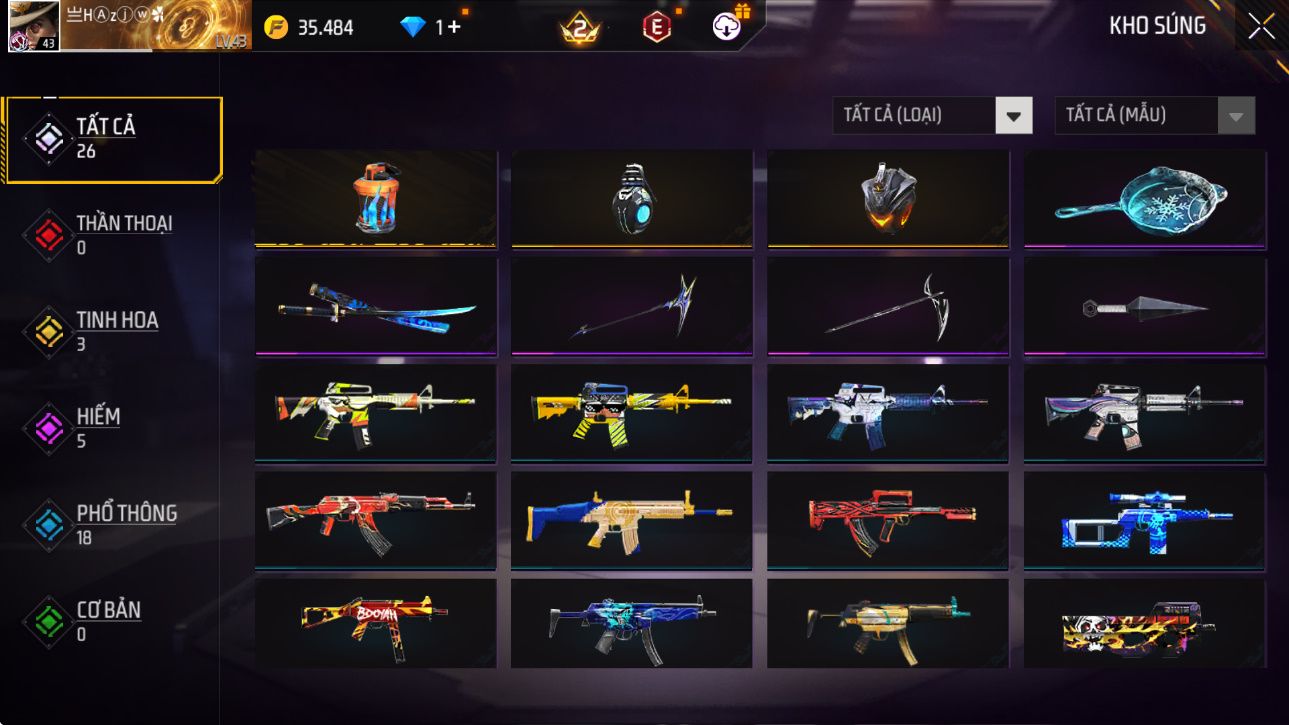Open the Thần Thoại rarity tab
Viewport: 1289px width, 725px height.
112,234
